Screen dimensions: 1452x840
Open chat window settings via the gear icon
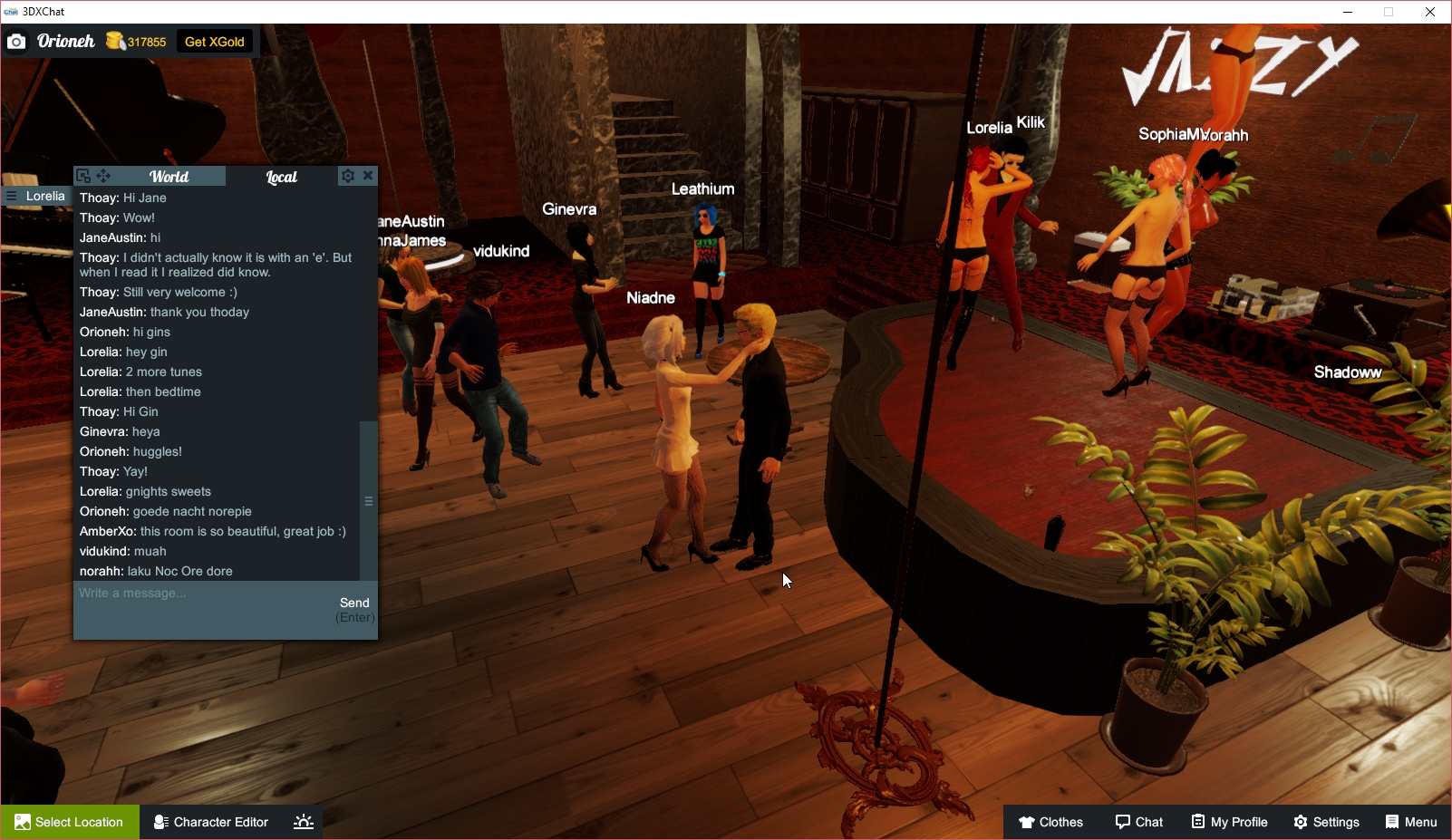click(x=347, y=176)
